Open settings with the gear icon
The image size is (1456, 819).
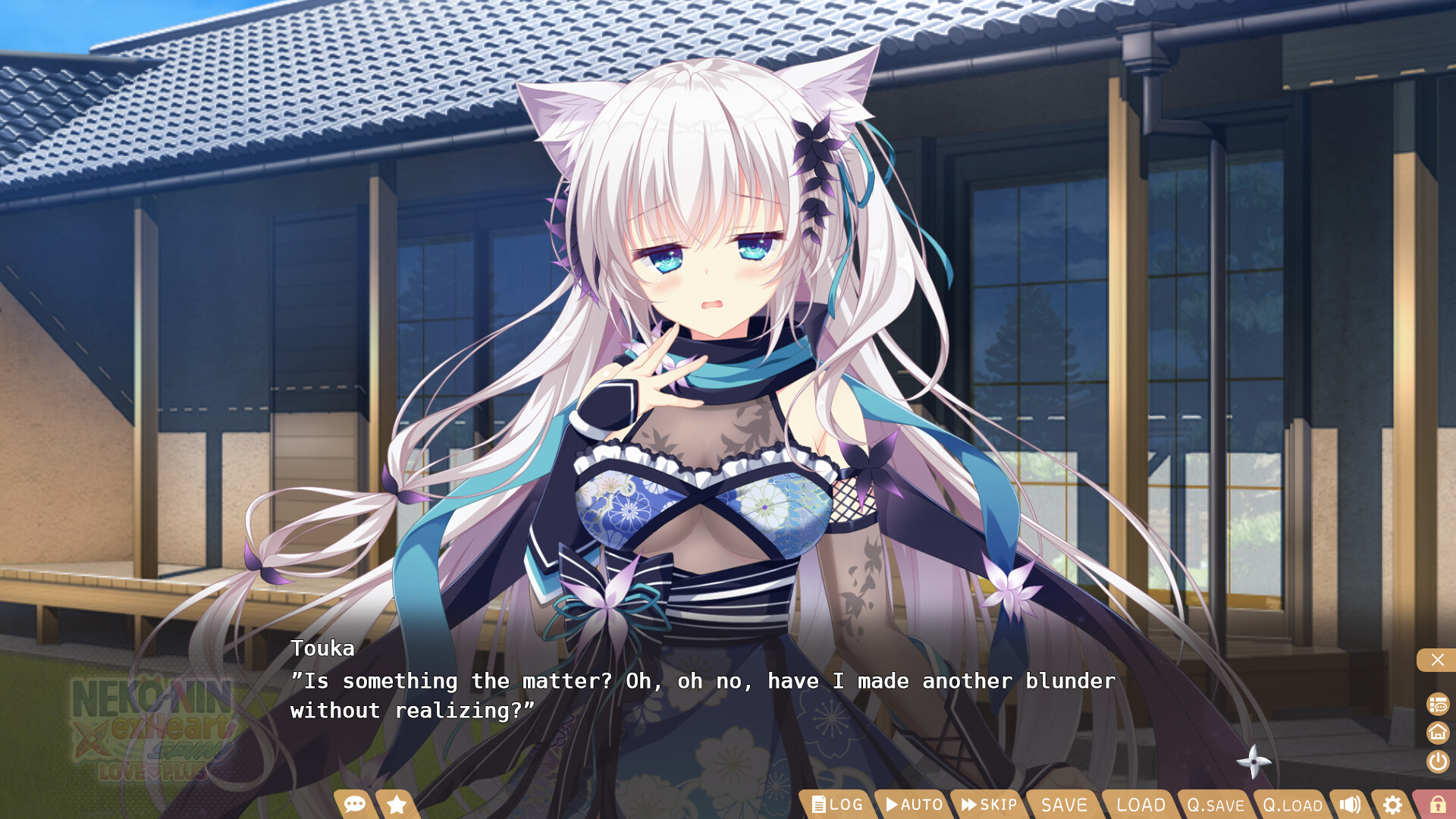[1392, 805]
